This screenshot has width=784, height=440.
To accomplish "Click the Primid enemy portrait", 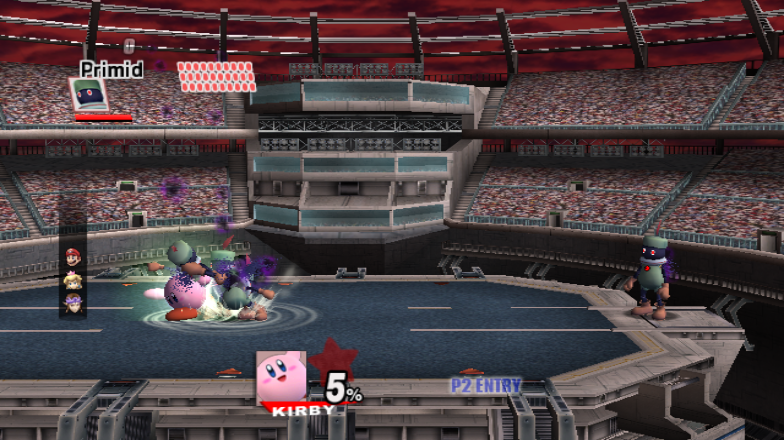I will pyautogui.click(x=87, y=96).
